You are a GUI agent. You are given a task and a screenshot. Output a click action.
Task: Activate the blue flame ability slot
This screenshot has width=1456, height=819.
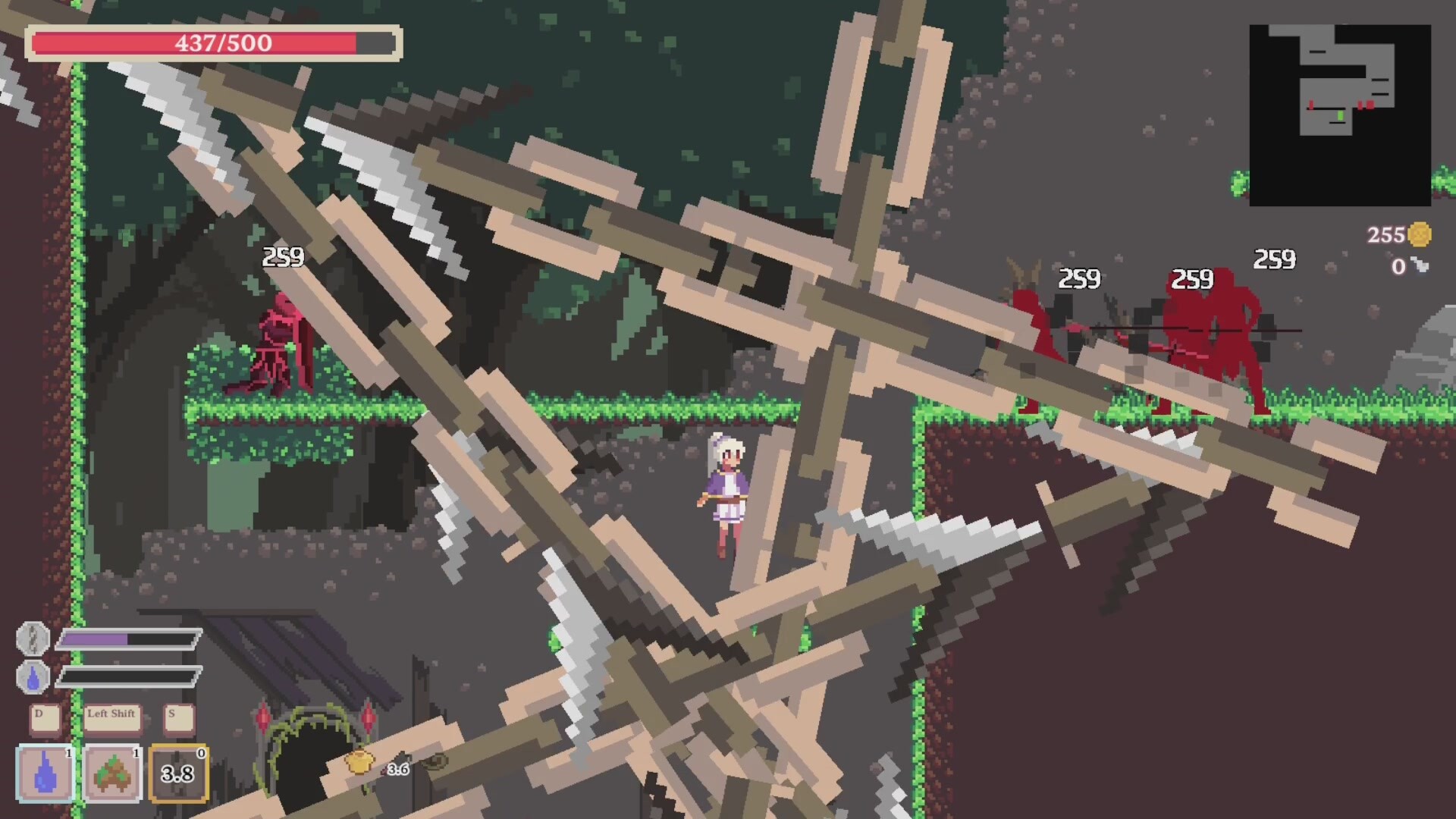coord(45,773)
